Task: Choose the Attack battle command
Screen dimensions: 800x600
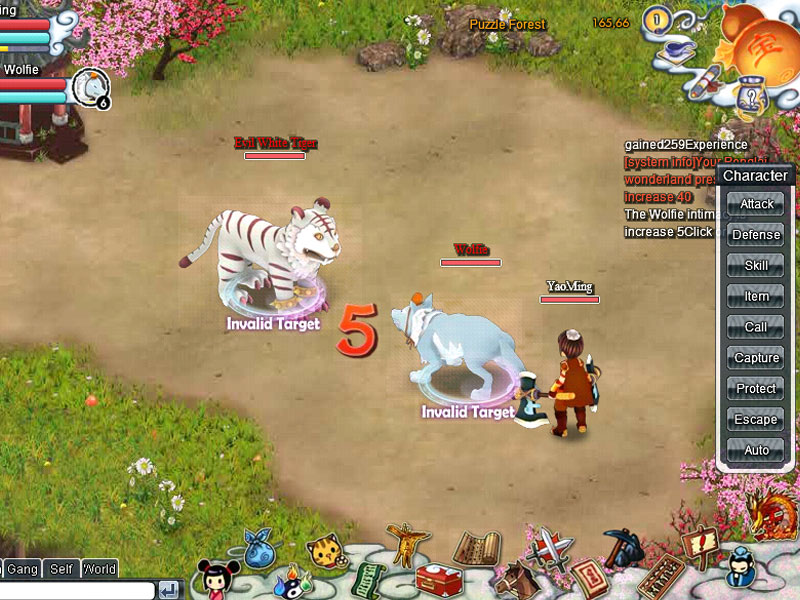Action: coord(756,204)
